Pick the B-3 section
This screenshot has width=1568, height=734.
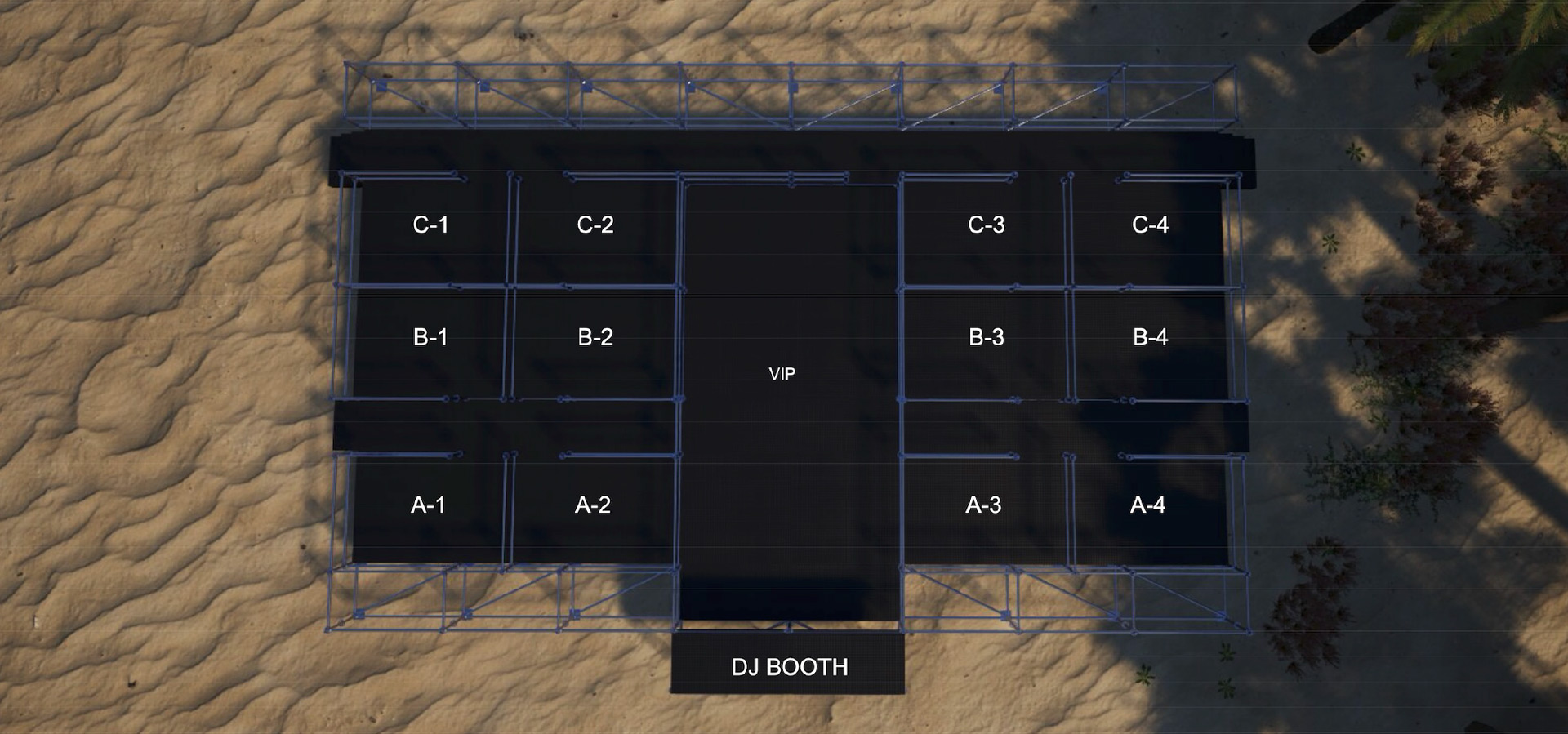point(986,337)
